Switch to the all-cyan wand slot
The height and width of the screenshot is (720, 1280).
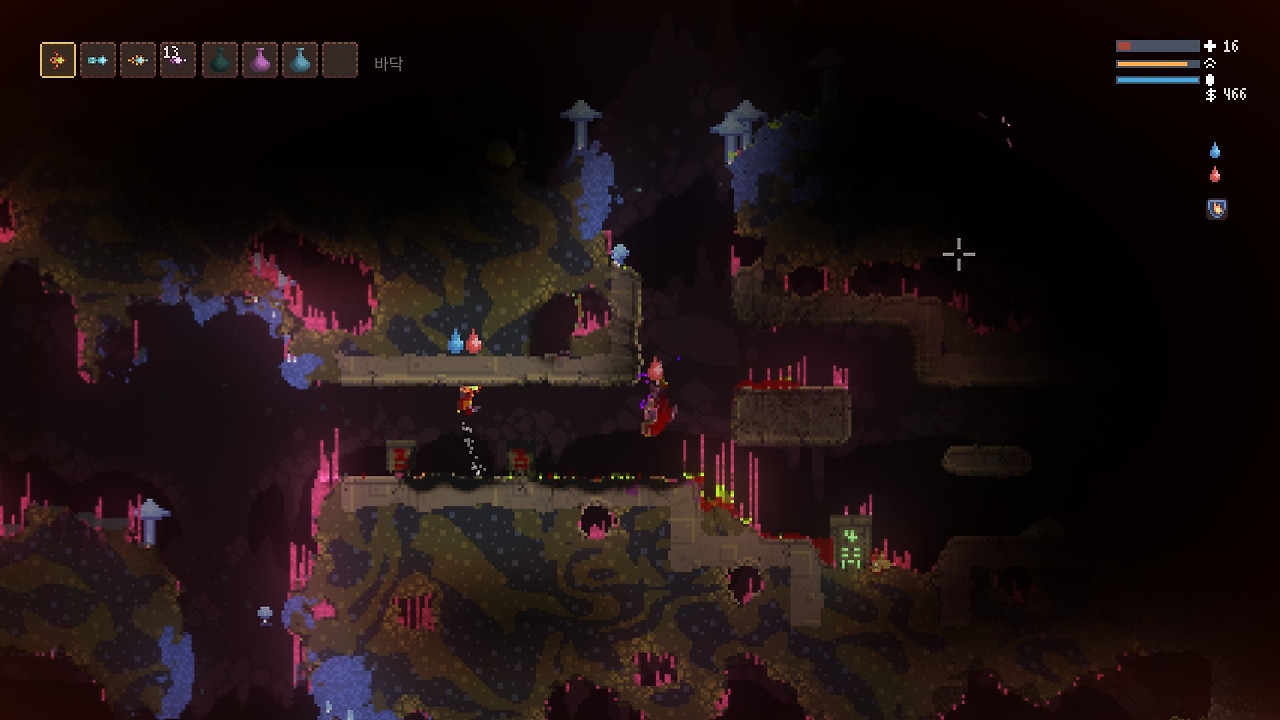click(x=98, y=60)
